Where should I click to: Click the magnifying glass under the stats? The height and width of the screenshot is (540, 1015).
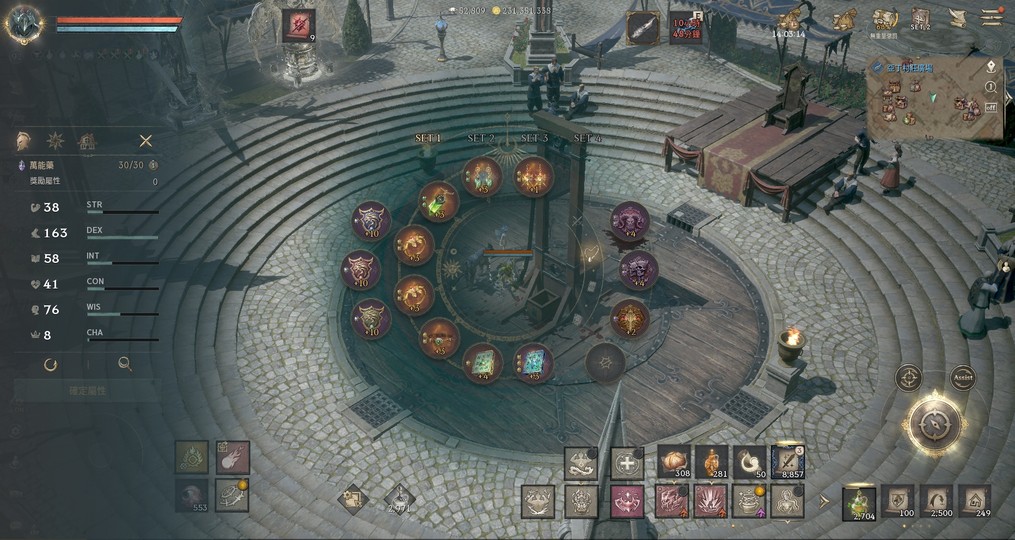pyautogui.click(x=125, y=365)
